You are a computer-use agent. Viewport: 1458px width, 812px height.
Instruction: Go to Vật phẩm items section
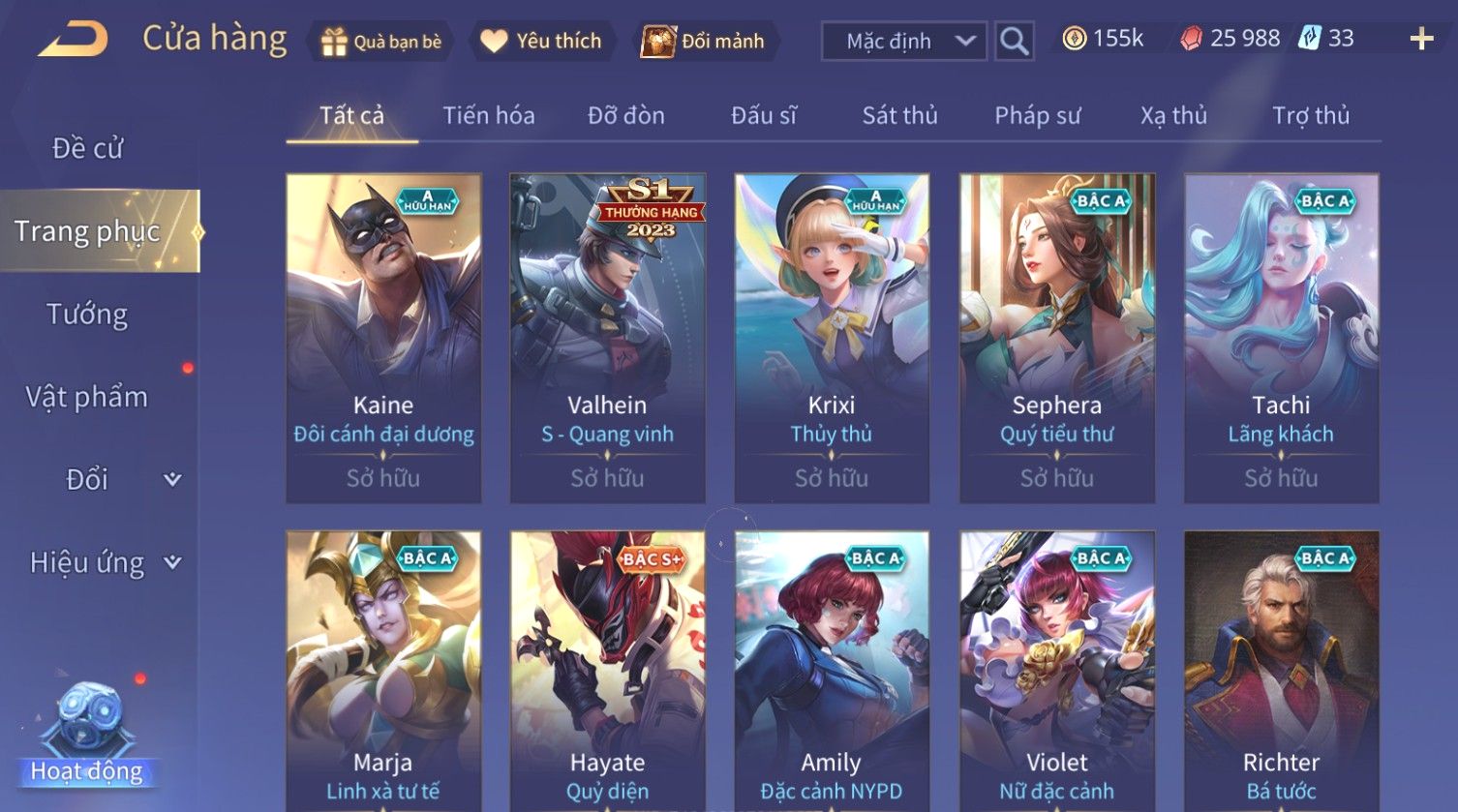pos(87,397)
